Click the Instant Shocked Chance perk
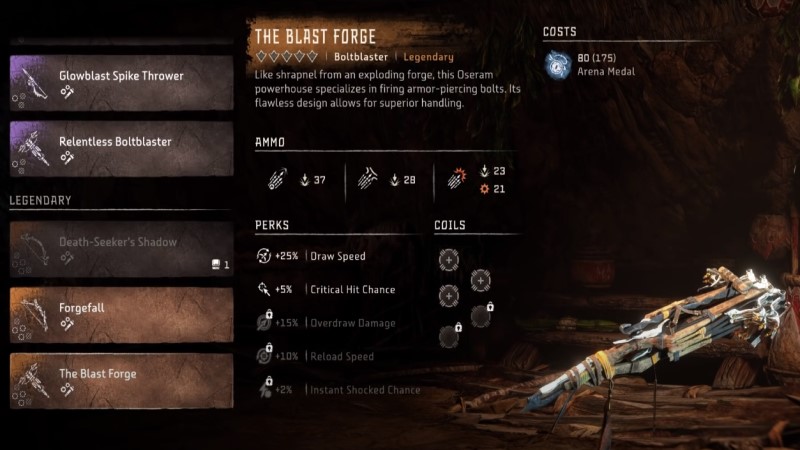This screenshot has width=800, height=450. click(338, 390)
